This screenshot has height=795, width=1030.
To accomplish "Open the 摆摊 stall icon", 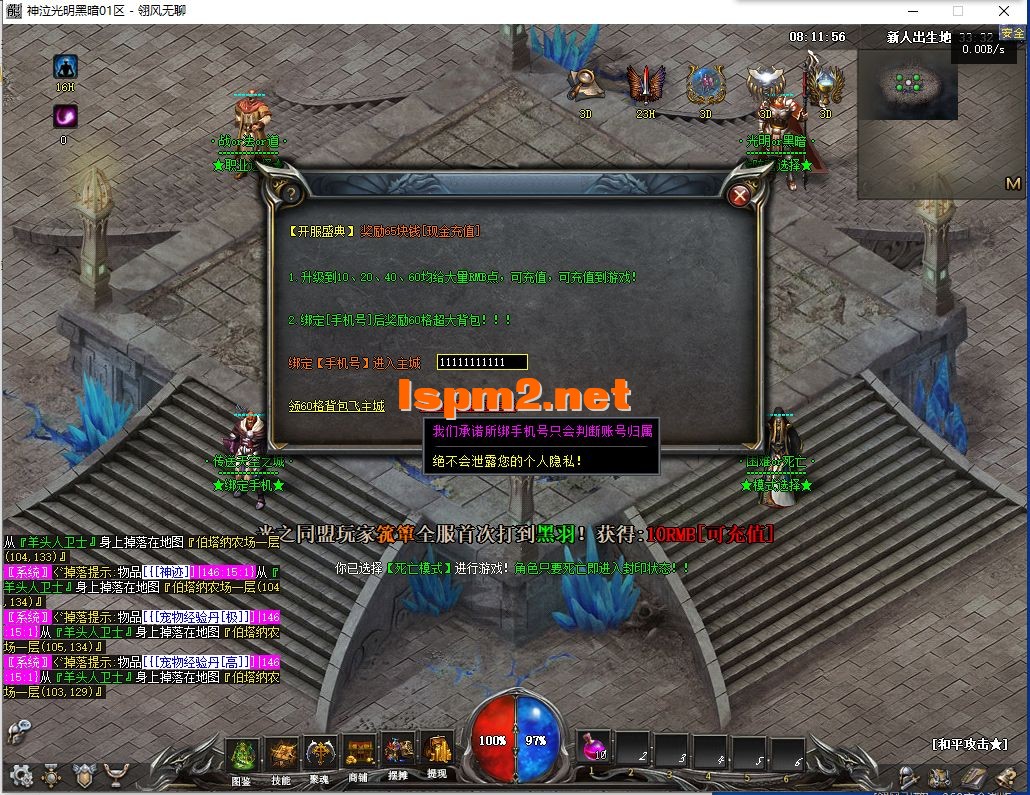I will 398,755.
